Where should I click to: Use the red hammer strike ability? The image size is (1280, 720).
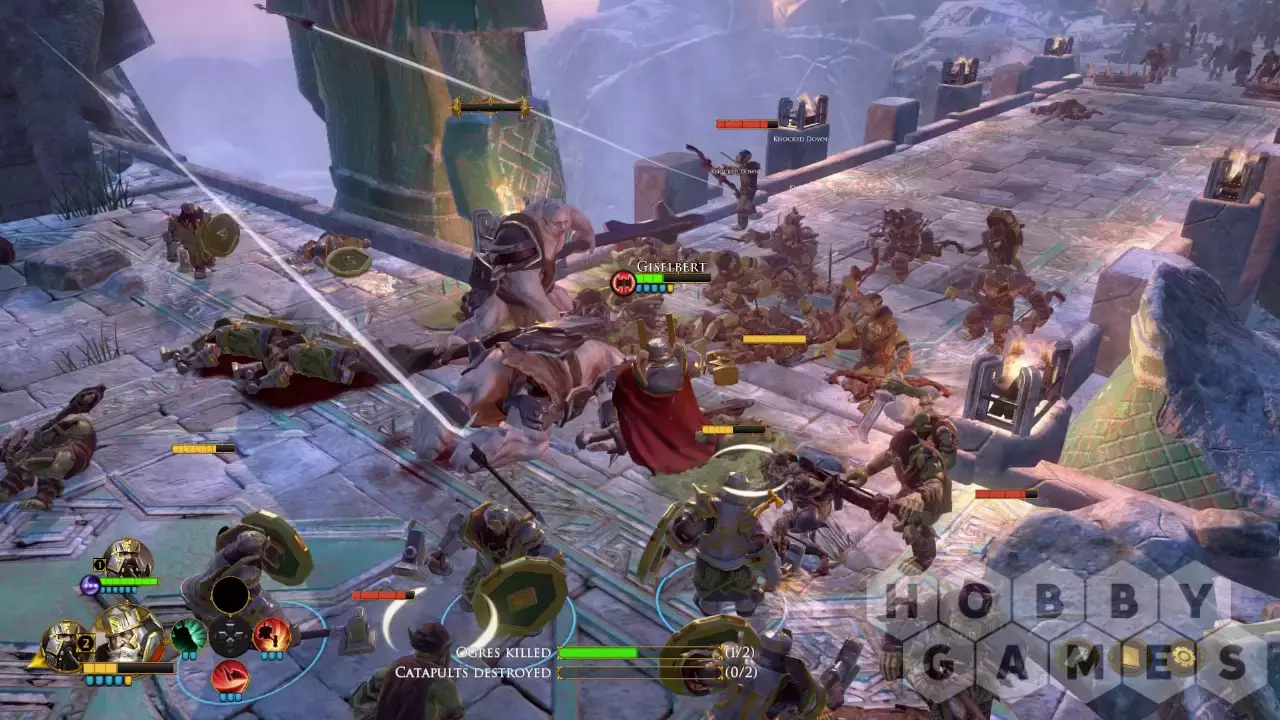[271, 635]
